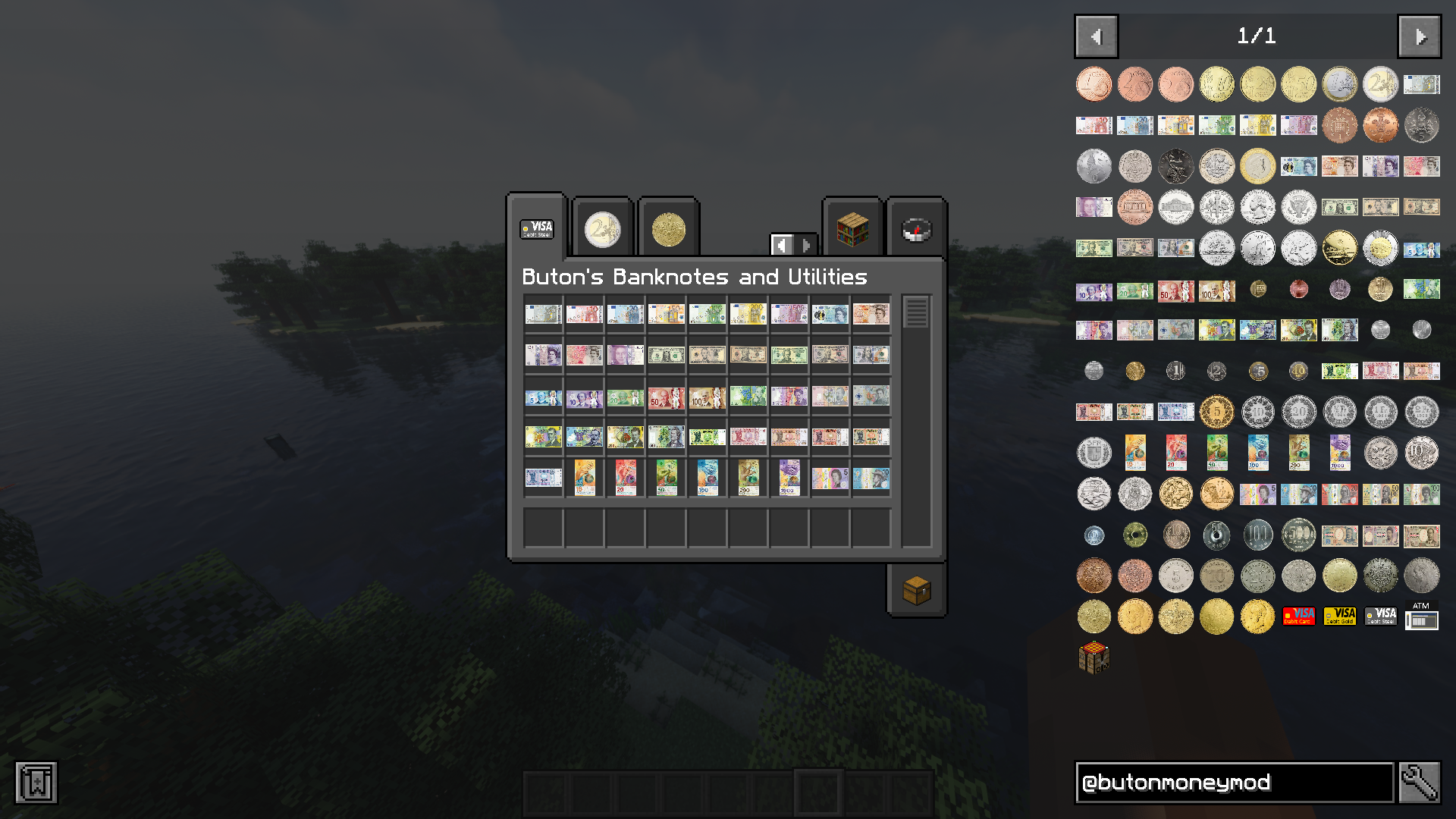Go to the next creative tab page
Screen dimensions: 1456x819
click(x=806, y=245)
